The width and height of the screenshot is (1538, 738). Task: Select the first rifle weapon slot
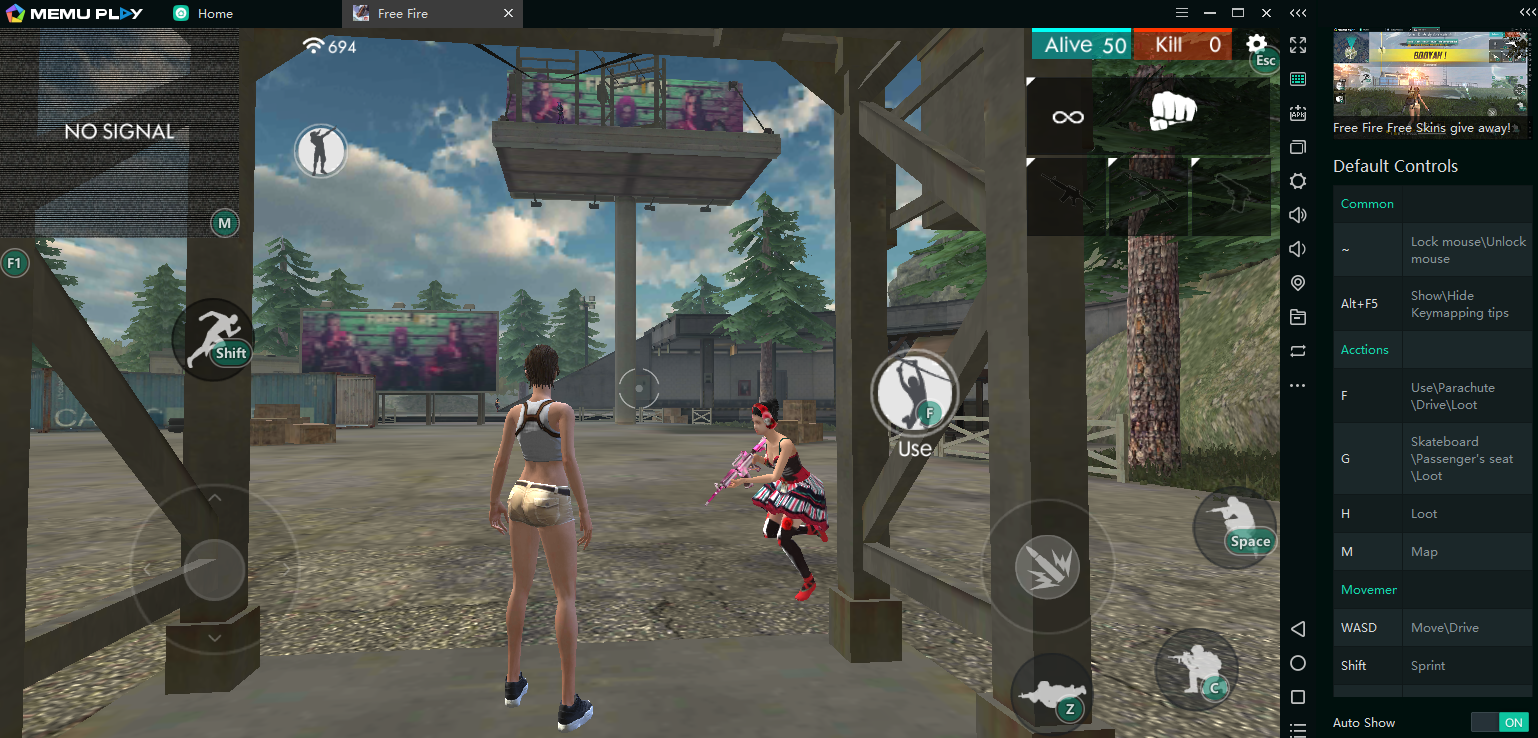pyautogui.click(x=1067, y=196)
